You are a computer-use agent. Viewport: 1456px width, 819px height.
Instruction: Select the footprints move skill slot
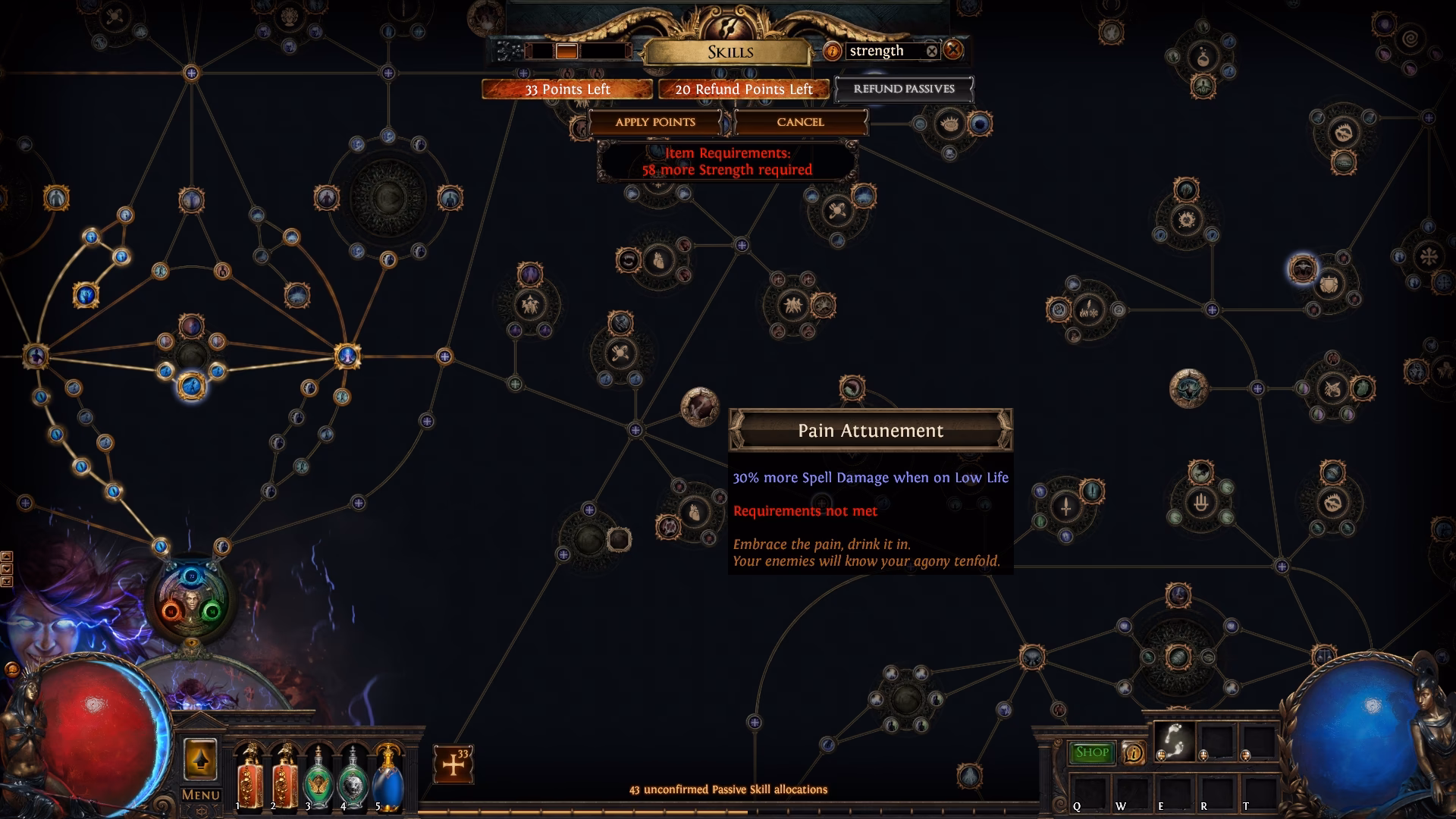[x=1174, y=739]
